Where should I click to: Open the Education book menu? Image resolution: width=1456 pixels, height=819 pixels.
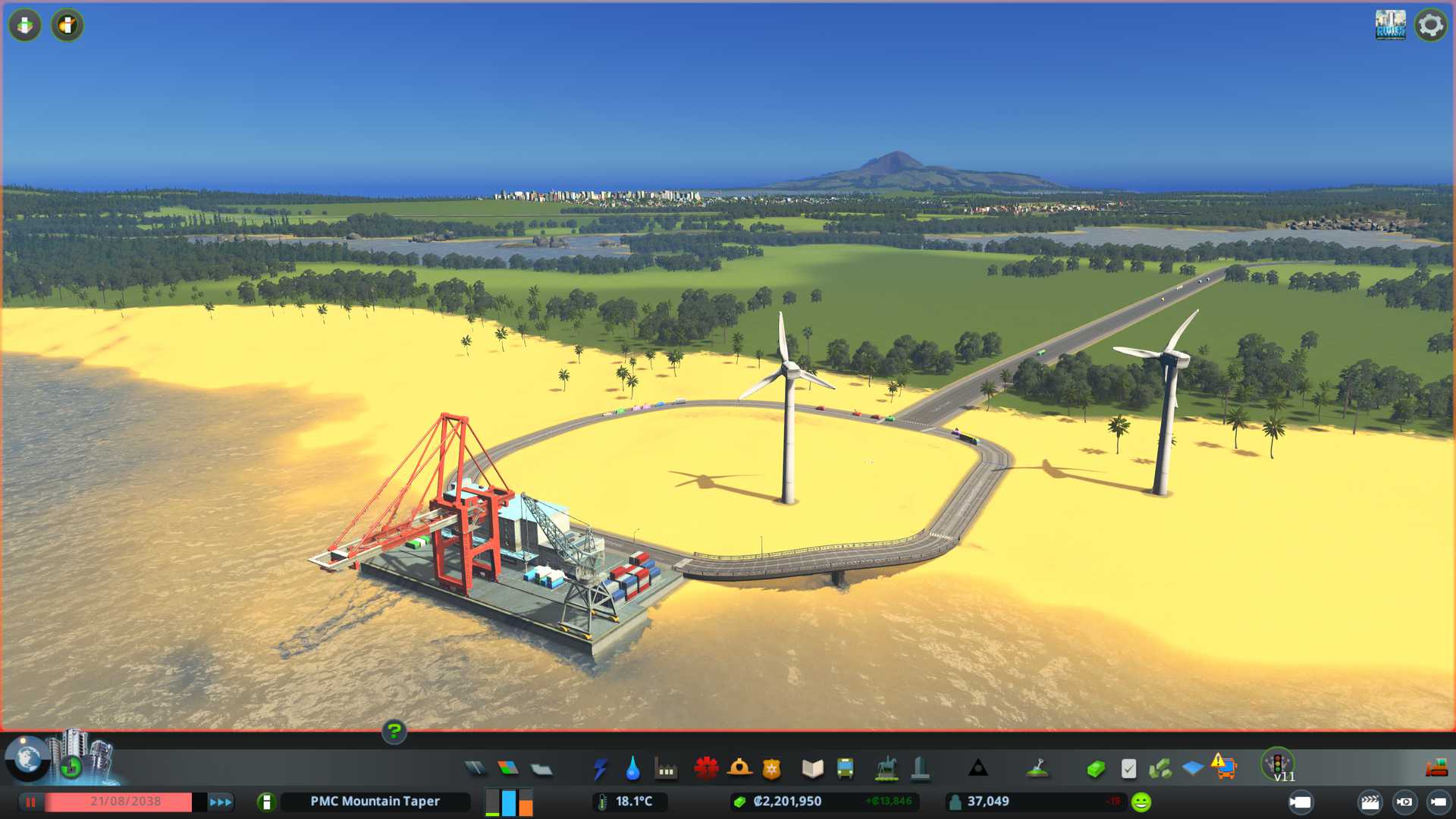pos(812,769)
